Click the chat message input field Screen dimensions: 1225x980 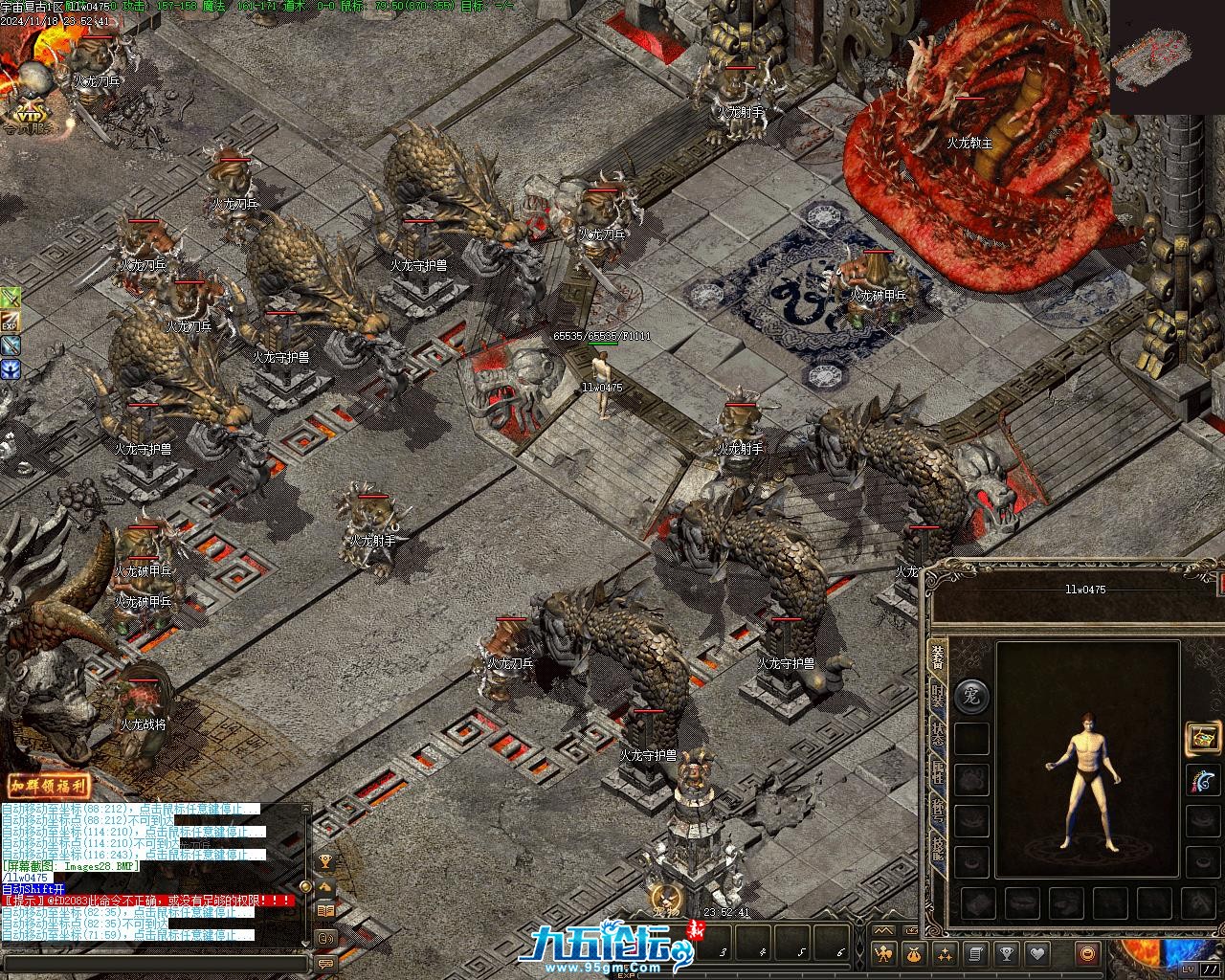153,964
